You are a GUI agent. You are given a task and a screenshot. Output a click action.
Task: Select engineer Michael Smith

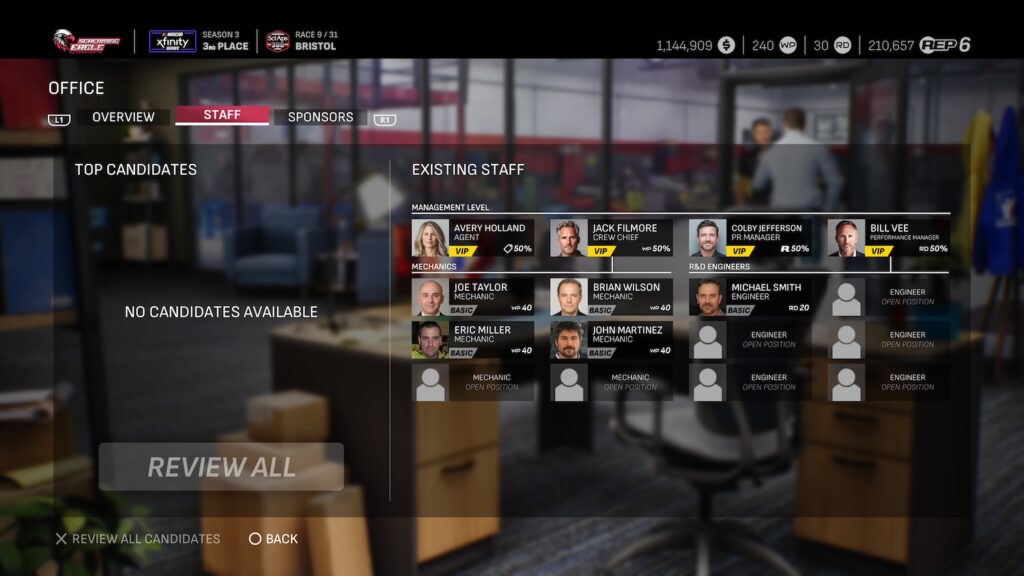coord(749,297)
